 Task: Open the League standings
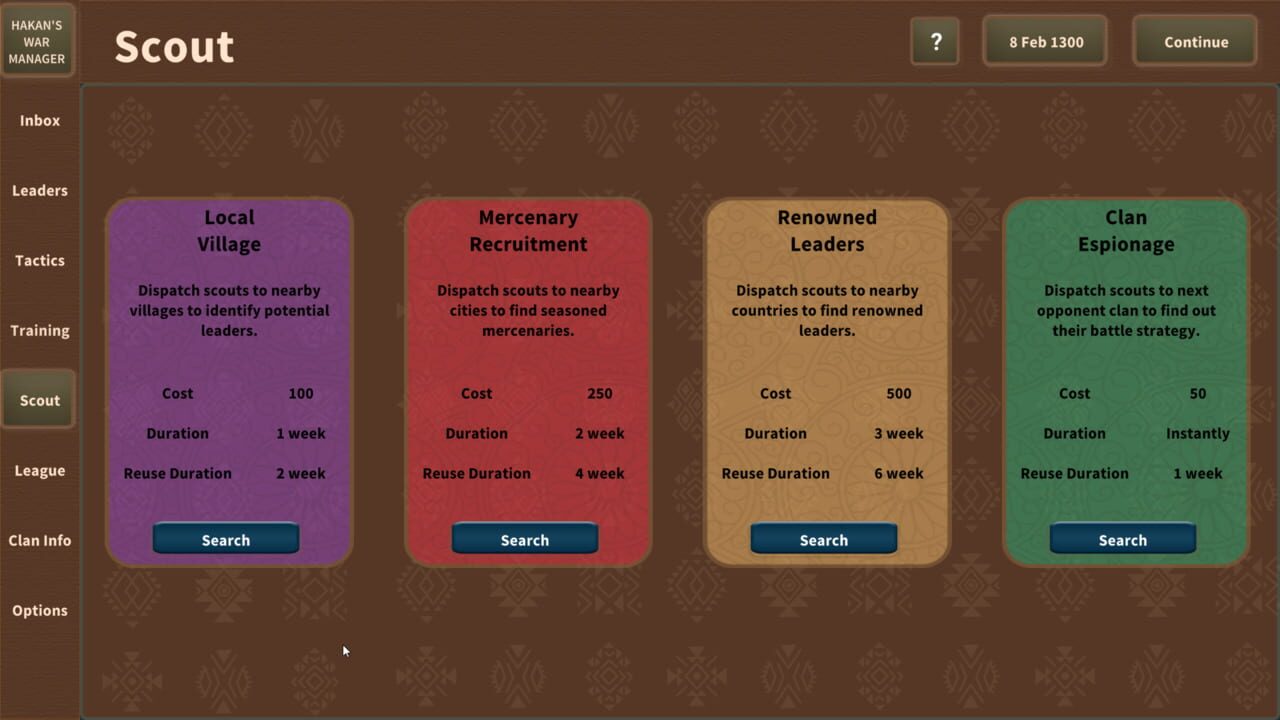(39, 470)
